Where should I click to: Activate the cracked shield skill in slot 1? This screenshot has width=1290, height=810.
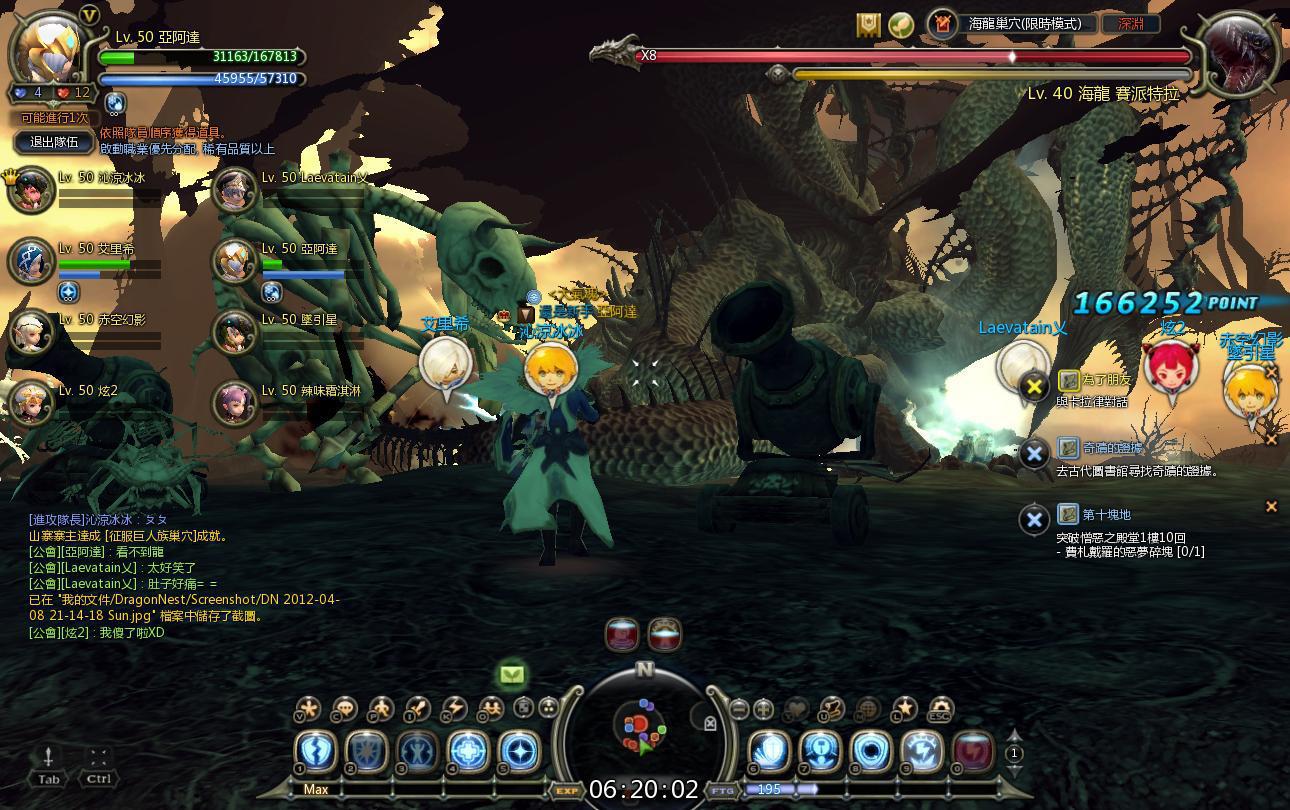point(315,752)
